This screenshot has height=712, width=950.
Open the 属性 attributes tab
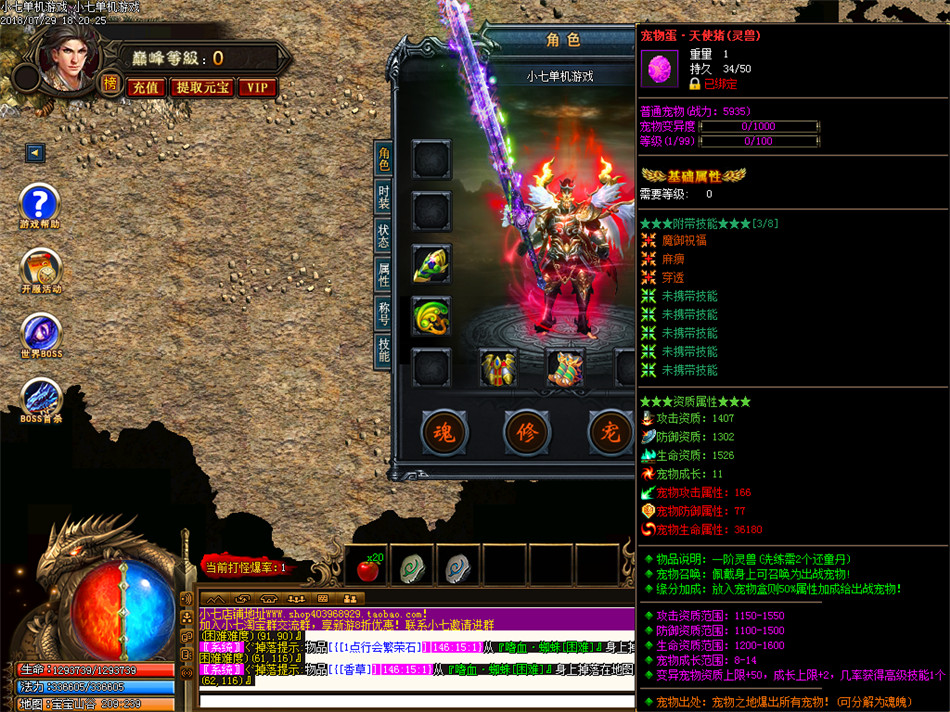383,274
